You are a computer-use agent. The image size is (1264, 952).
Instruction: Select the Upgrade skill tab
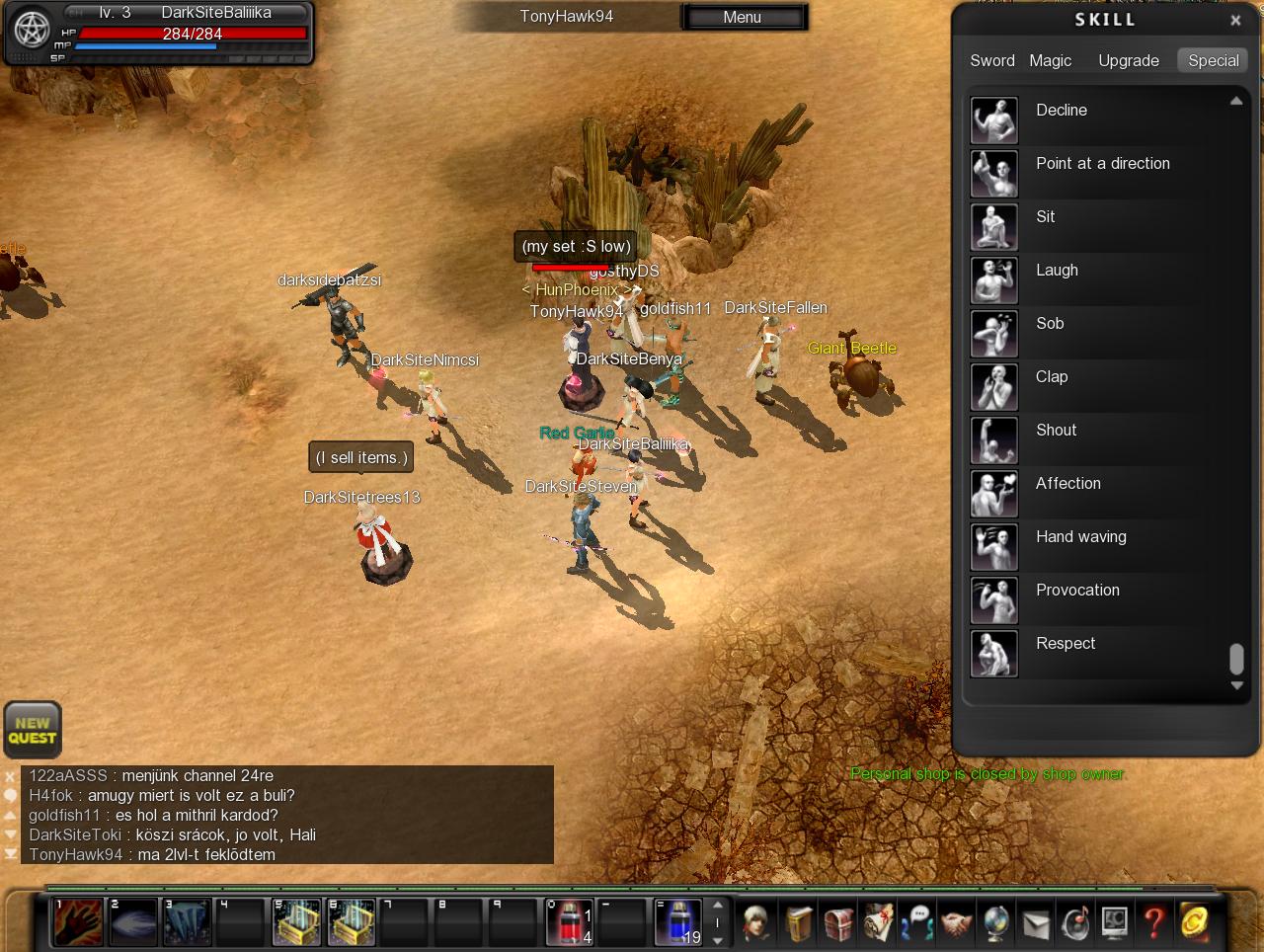coord(1129,60)
